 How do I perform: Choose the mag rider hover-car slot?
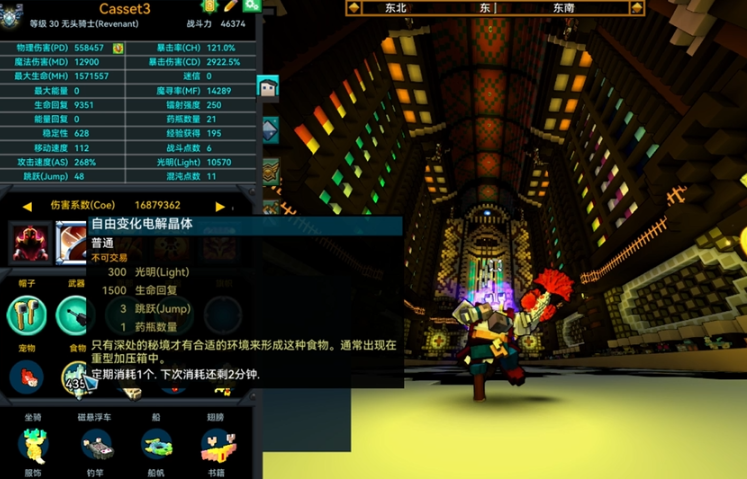pyautogui.click(x=96, y=443)
